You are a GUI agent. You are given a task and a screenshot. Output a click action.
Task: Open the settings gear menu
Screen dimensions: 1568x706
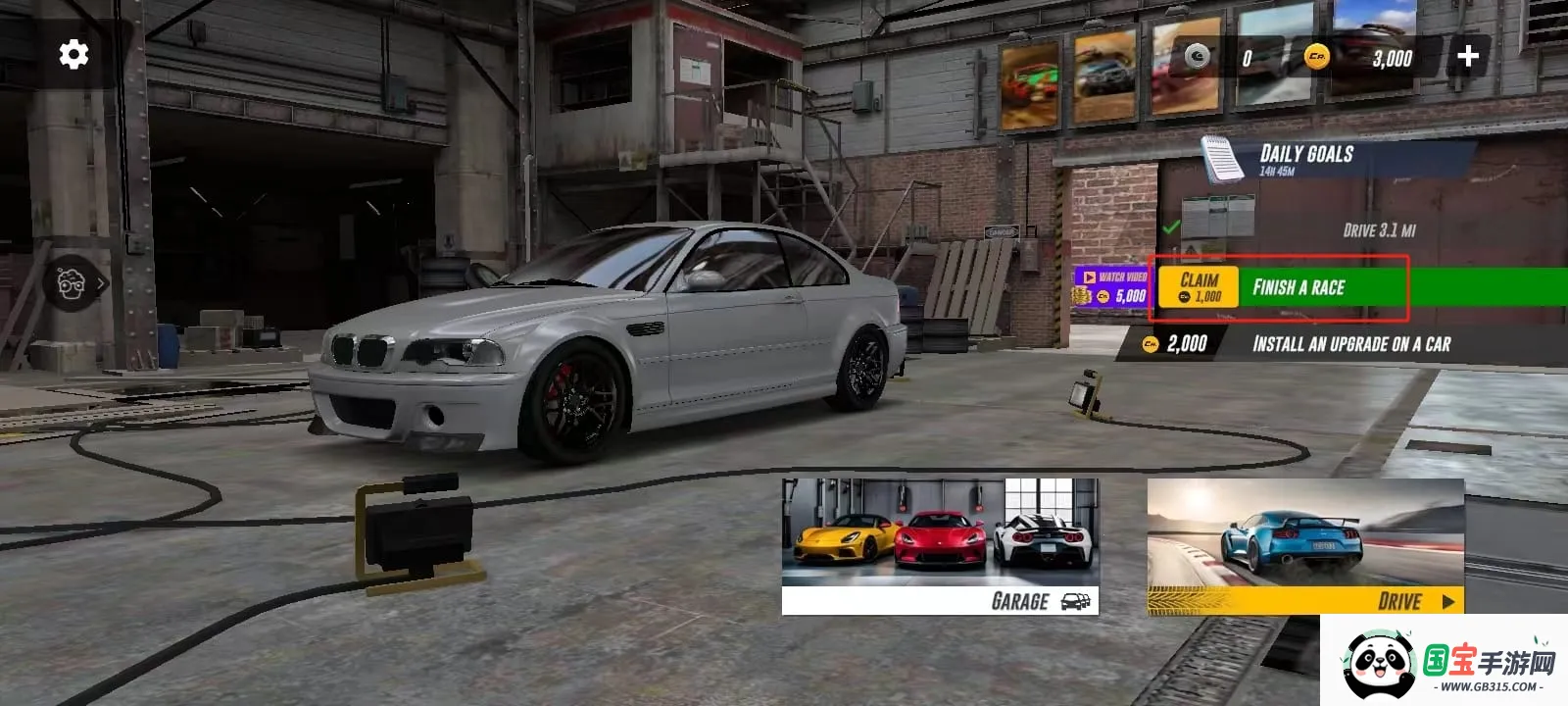pos(73,55)
